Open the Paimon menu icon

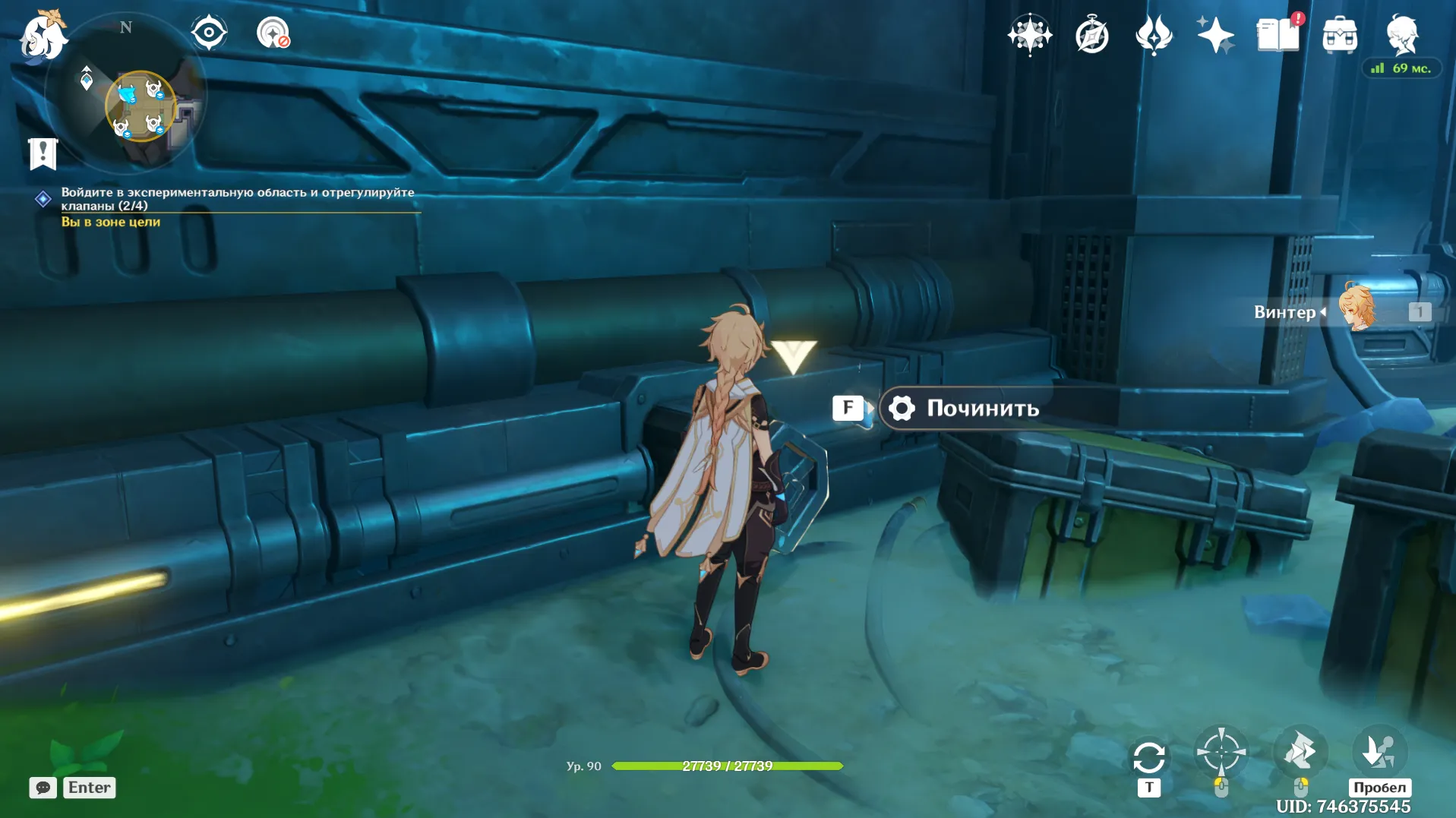click(x=42, y=36)
